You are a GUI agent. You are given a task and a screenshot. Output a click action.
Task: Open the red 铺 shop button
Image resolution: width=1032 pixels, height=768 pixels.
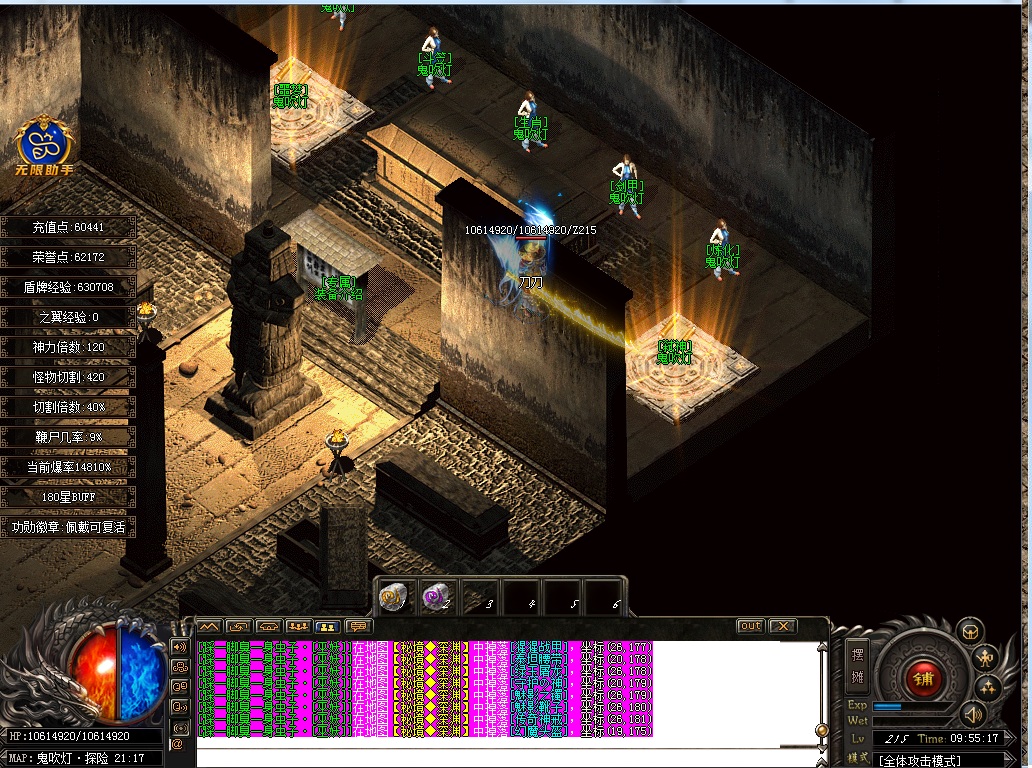tap(921, 678)
